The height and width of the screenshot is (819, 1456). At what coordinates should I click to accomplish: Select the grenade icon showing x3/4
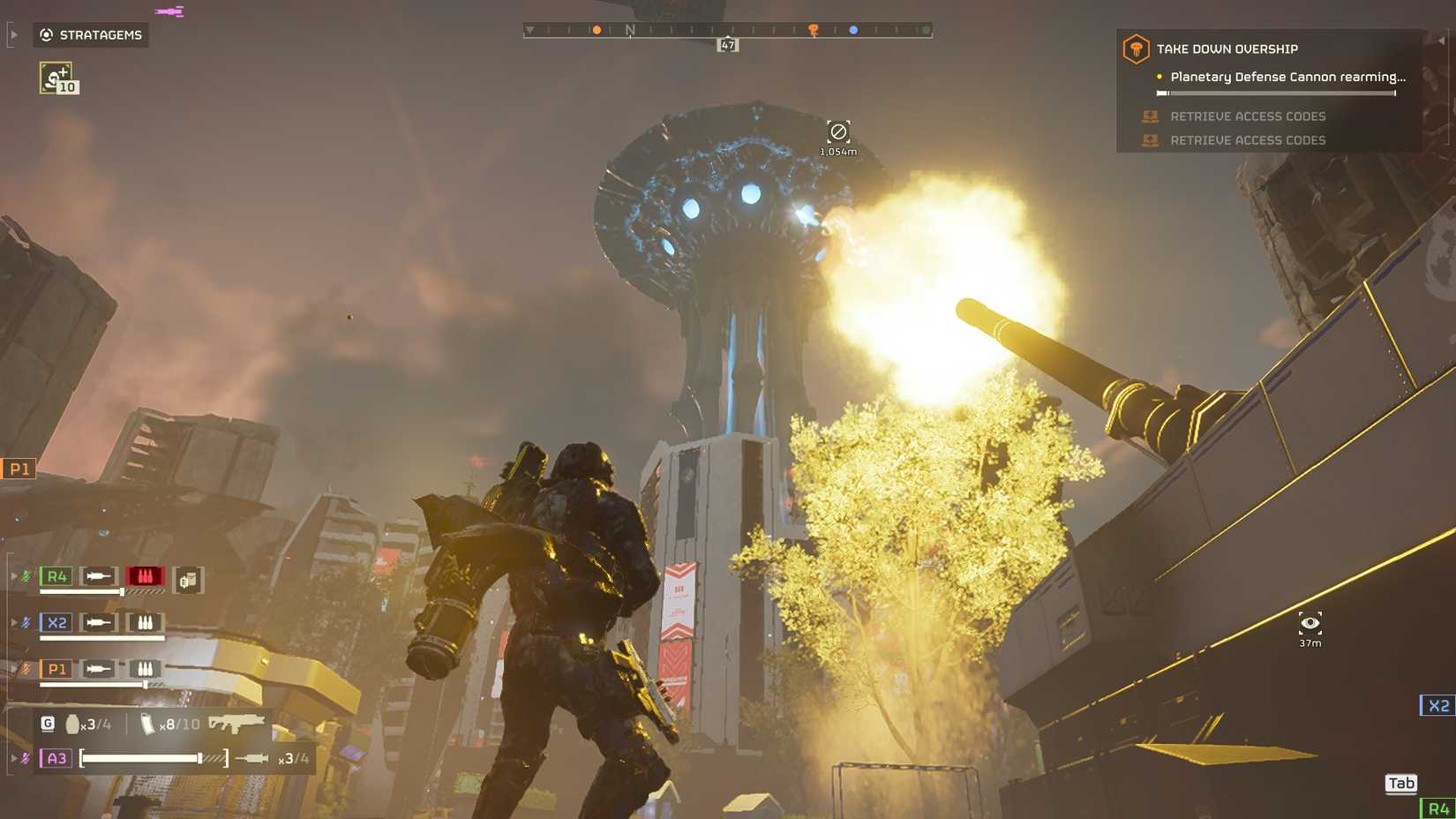(74, 725)
